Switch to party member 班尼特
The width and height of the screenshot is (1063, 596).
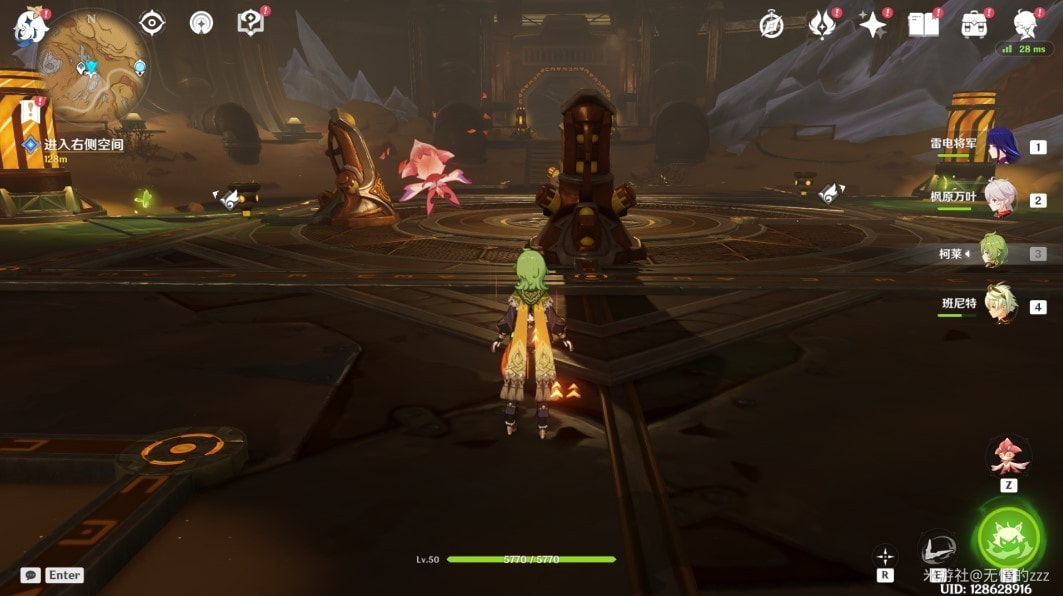coord(1000,305)
